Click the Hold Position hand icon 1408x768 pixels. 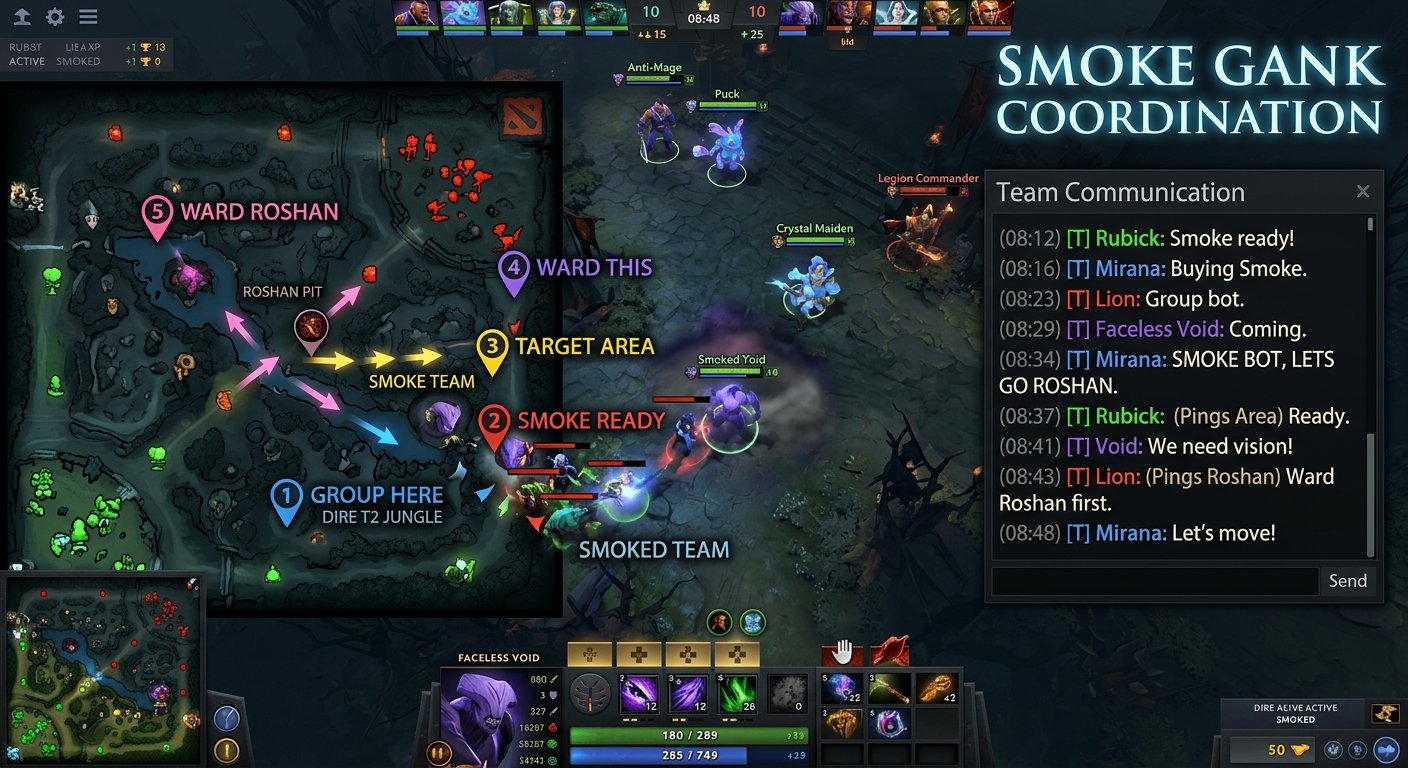(x=843, y=651)
